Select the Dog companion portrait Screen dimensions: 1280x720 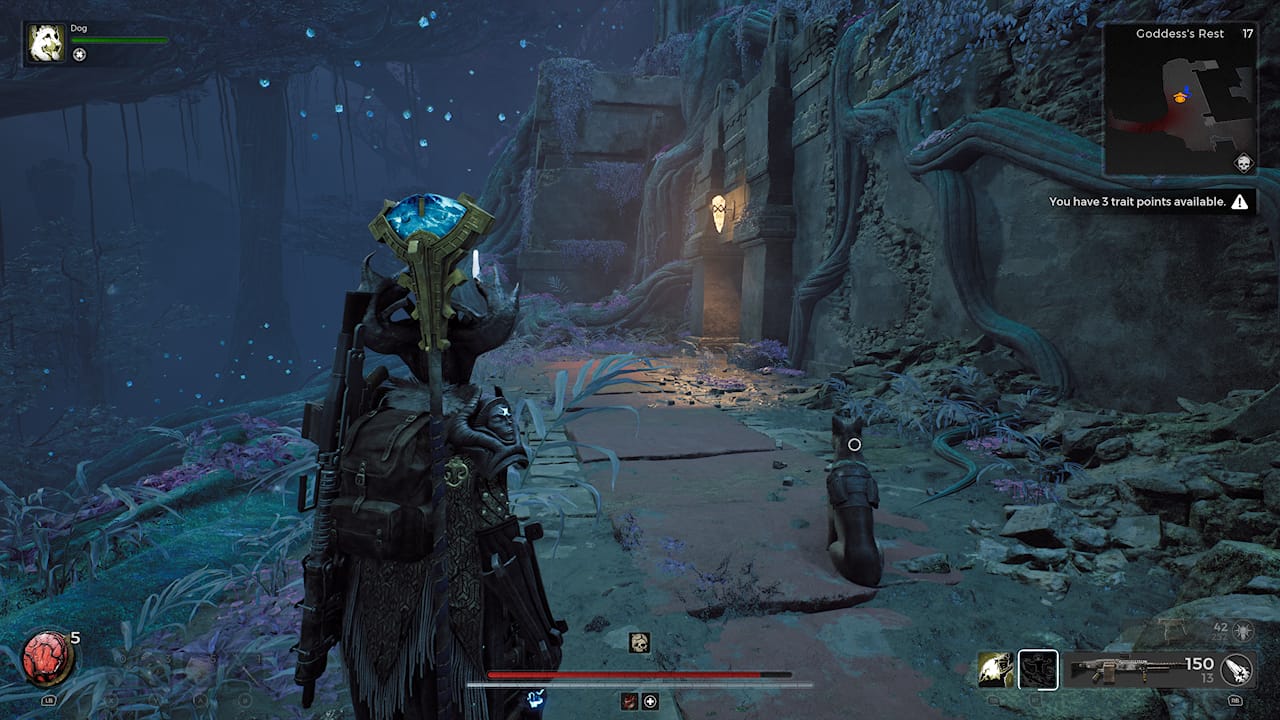45,43
